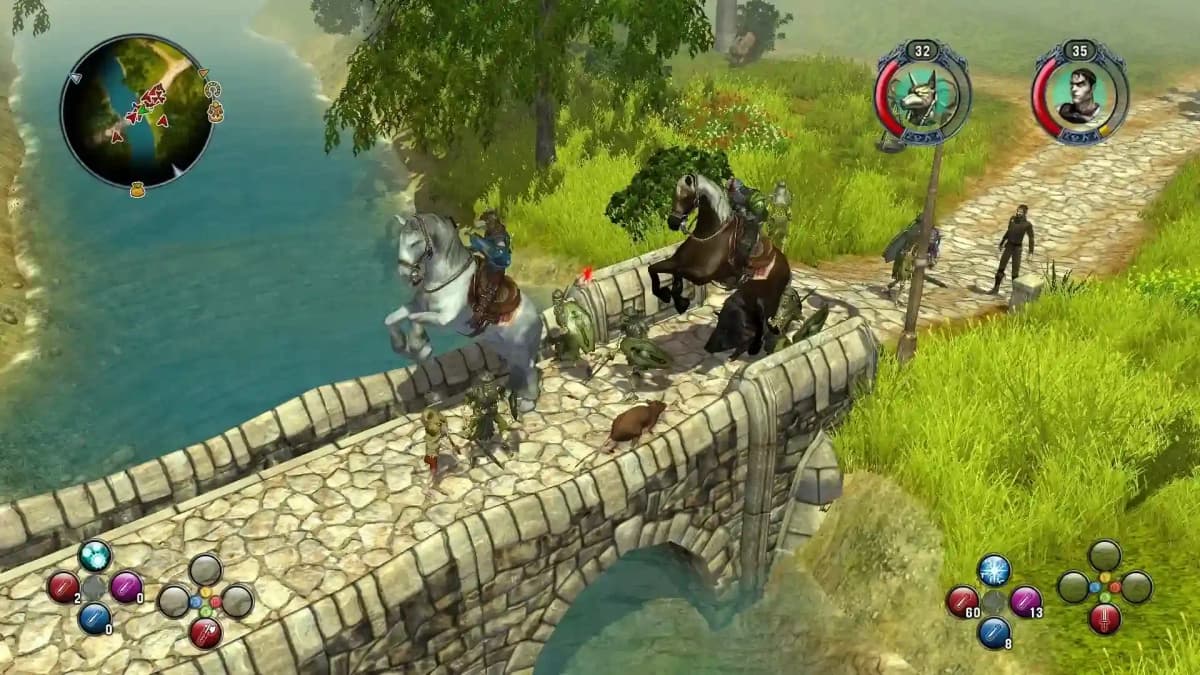Use the red potion with count 2
Viewport: 1200px width, 675px height.
(63, 587)
